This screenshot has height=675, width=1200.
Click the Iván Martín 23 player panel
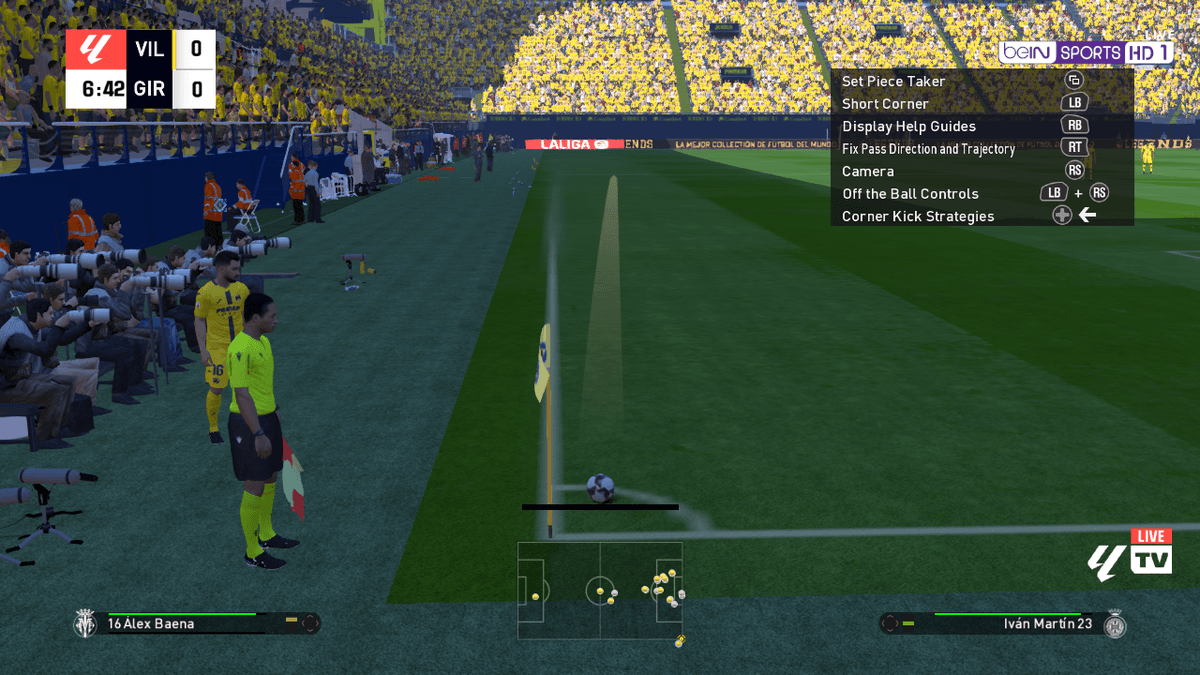pos(1000,624)
